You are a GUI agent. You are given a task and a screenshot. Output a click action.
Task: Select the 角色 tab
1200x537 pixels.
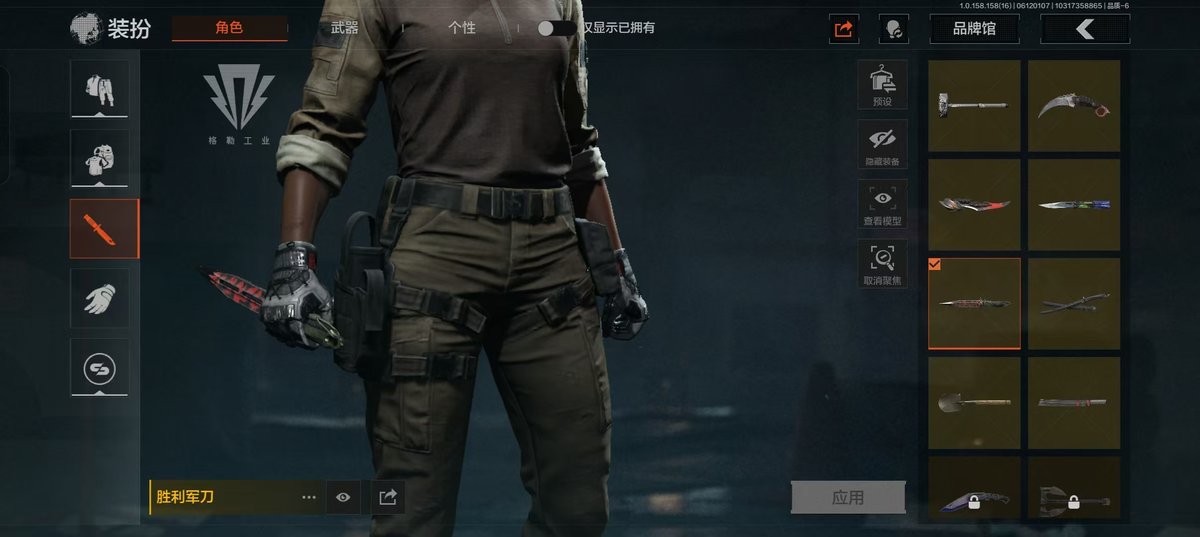tap(229, 28)
